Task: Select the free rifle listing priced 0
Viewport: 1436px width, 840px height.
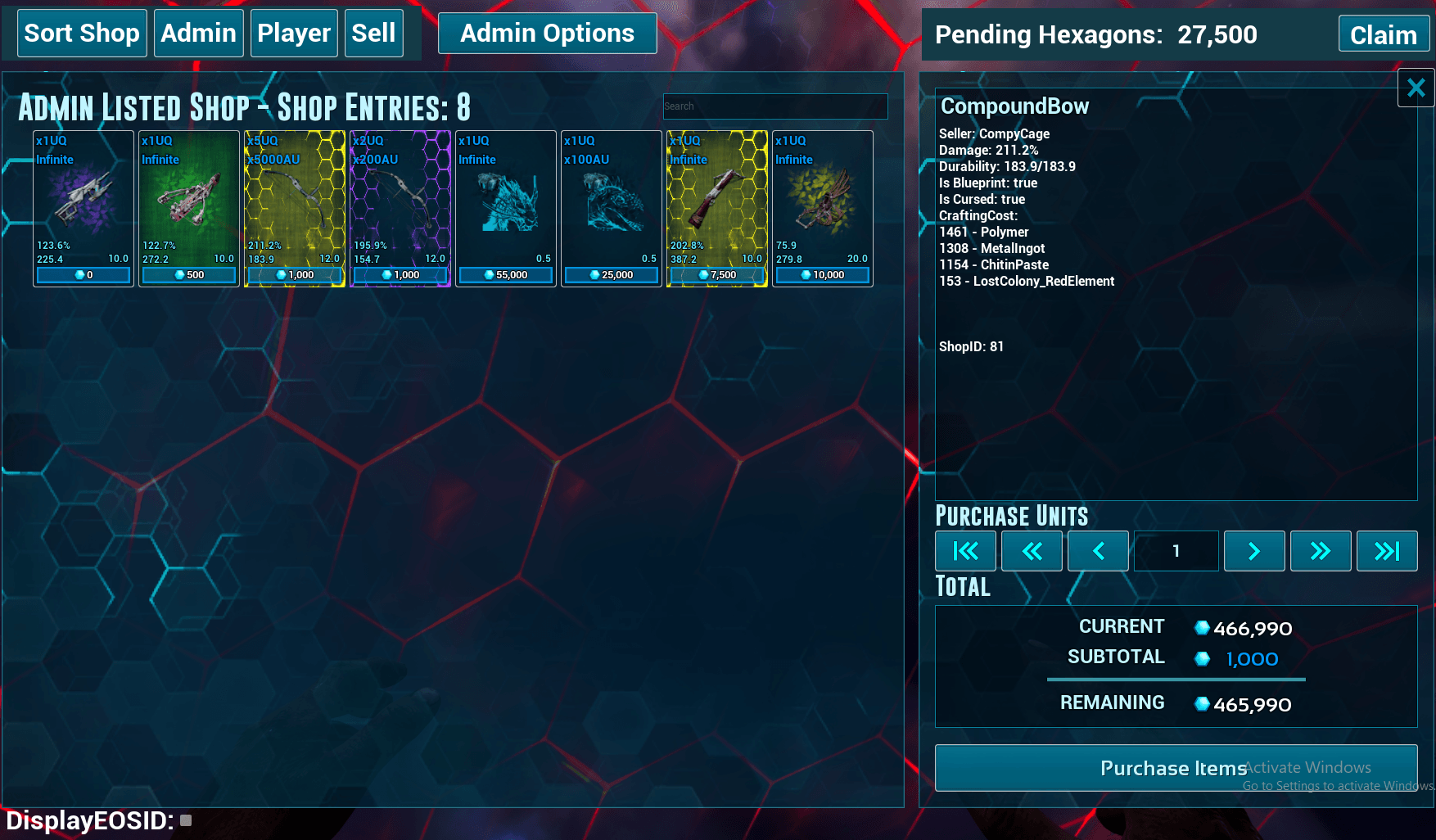Action: 83,209
